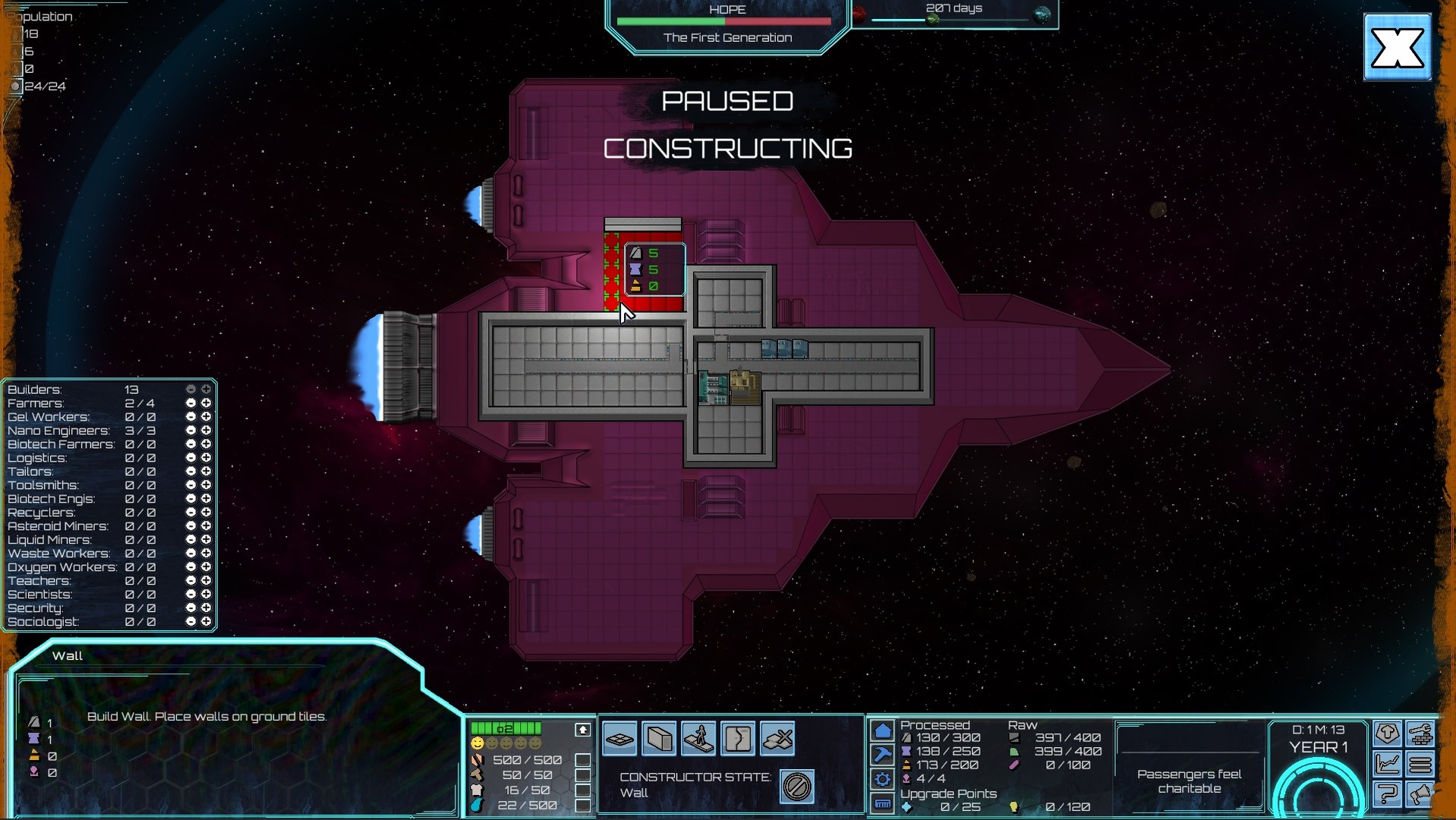Select the Floor construction tool
This screenshot has height=820, width=1456.
point(619,738)
